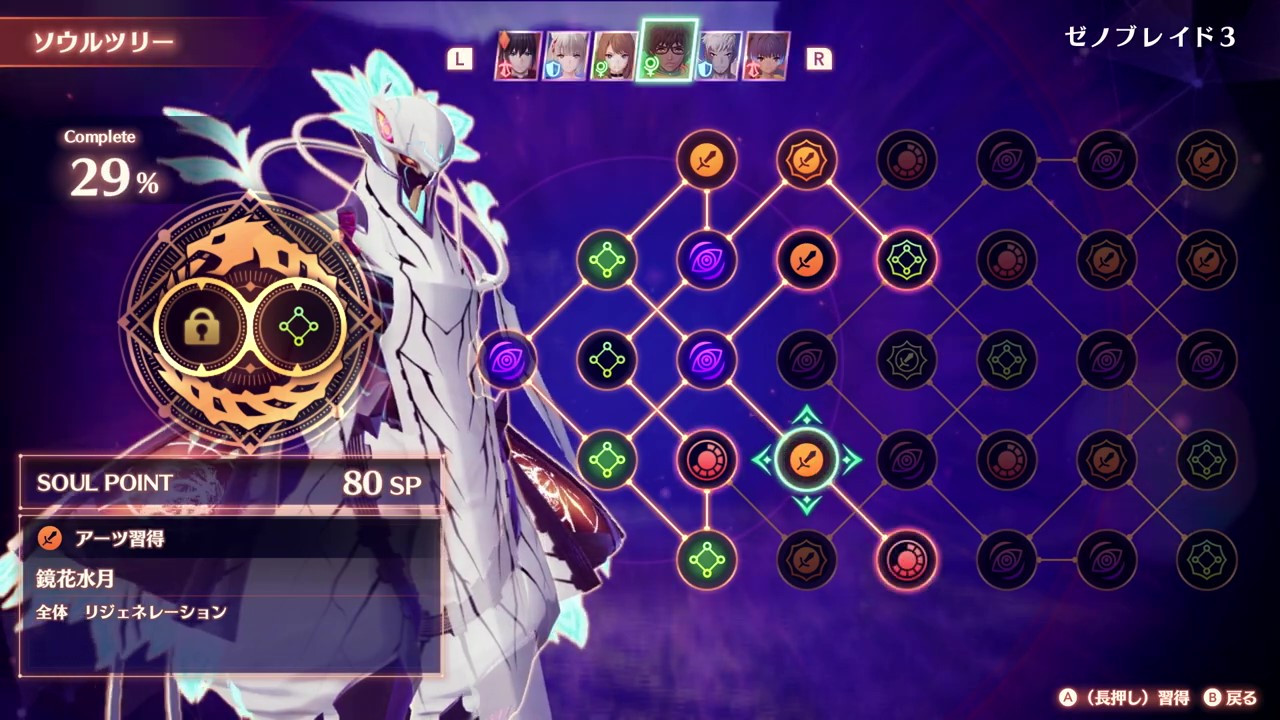Image resolution: width=1280 pixels, height=720 pixels.
Task: Click the L shoulder button indicator
Action: tap(460, 58)
